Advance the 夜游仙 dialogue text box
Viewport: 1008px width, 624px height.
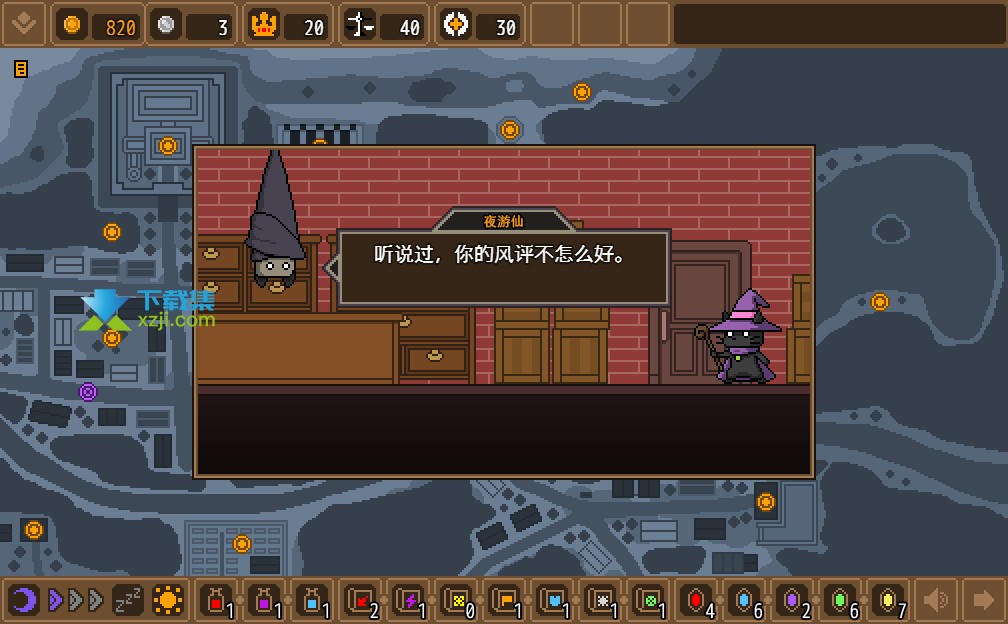click(503, 267)
